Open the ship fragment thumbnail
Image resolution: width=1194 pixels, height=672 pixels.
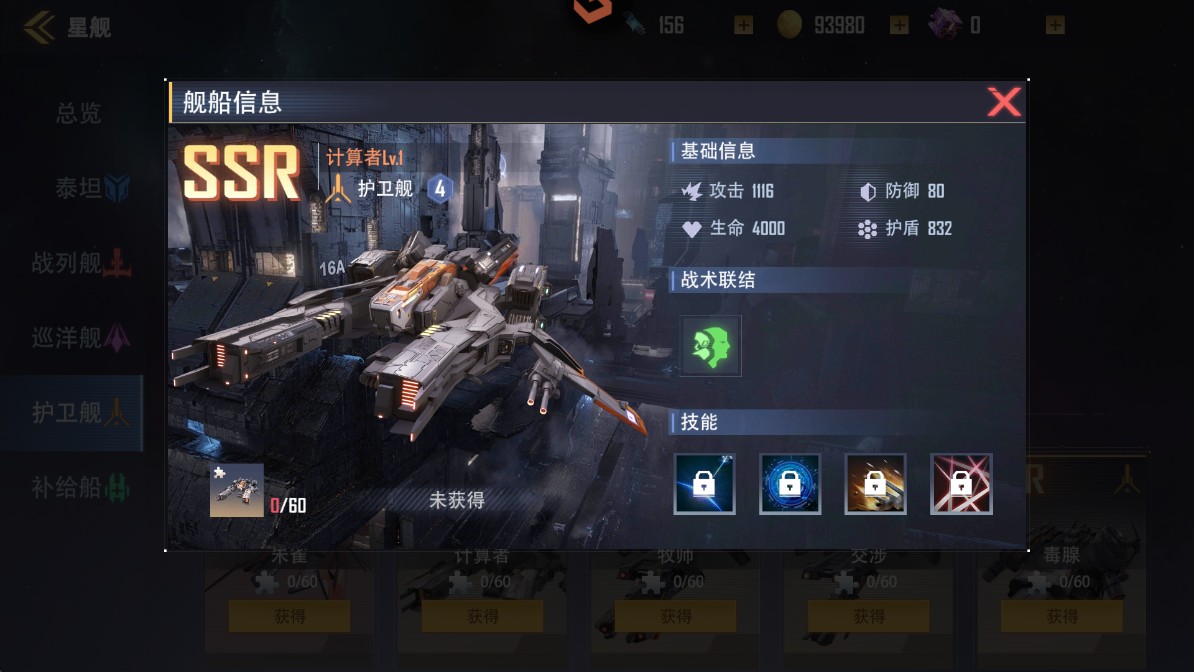pos(237,490)
